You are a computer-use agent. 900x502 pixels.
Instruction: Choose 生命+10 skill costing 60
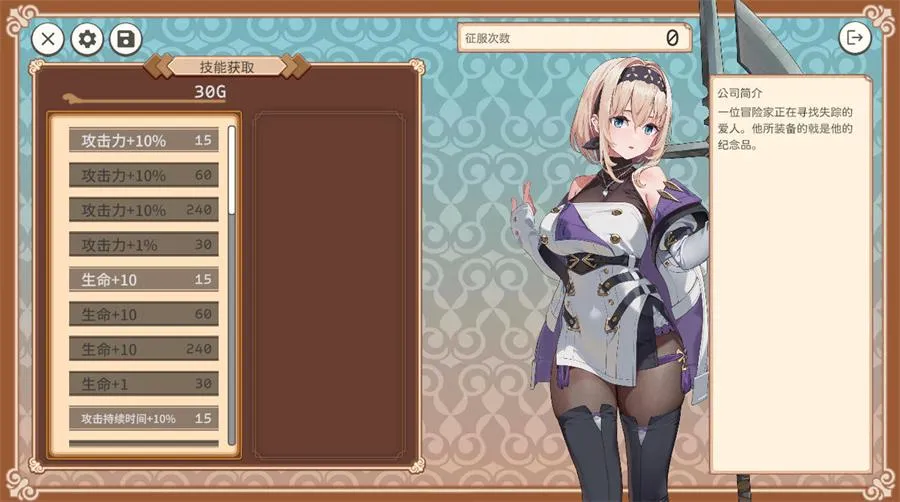coord(144,314)
